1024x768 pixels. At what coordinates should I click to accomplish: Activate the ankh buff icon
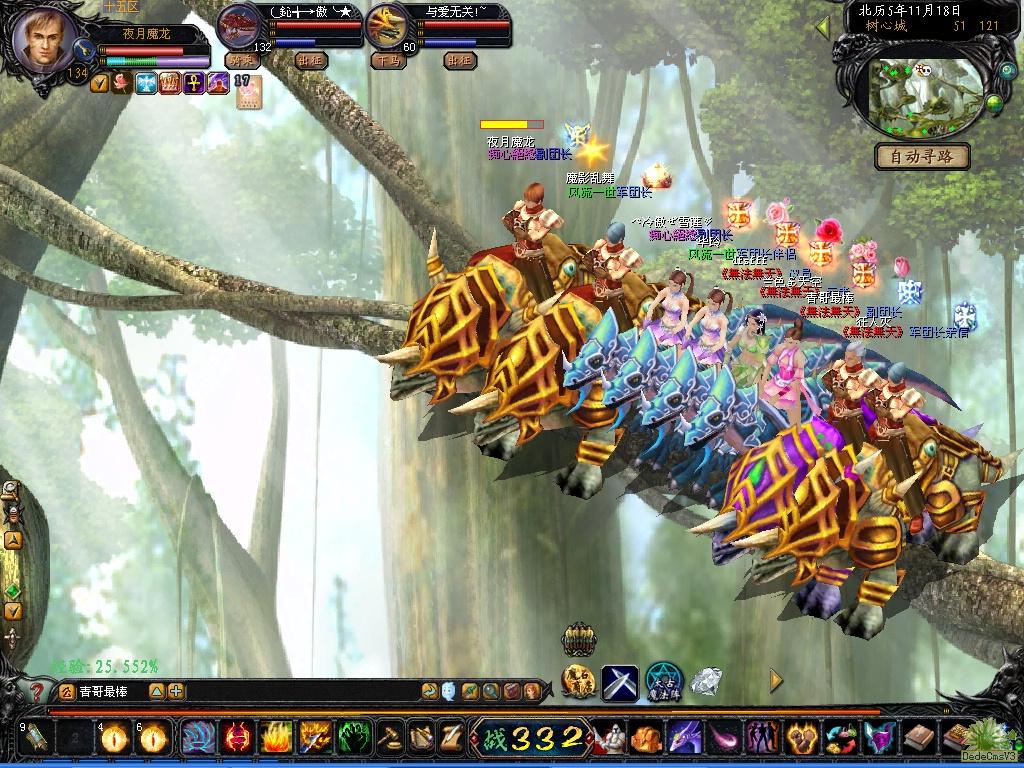click(192, 84)
